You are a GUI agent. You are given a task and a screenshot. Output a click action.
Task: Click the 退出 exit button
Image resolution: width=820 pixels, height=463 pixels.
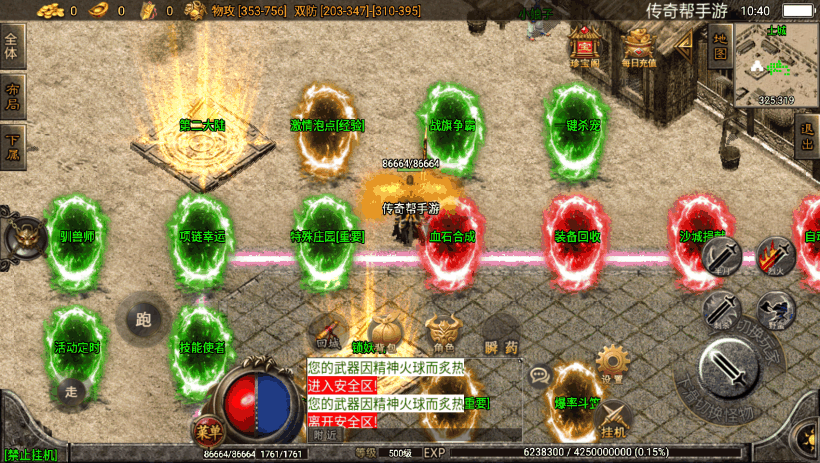click(808, 137)
